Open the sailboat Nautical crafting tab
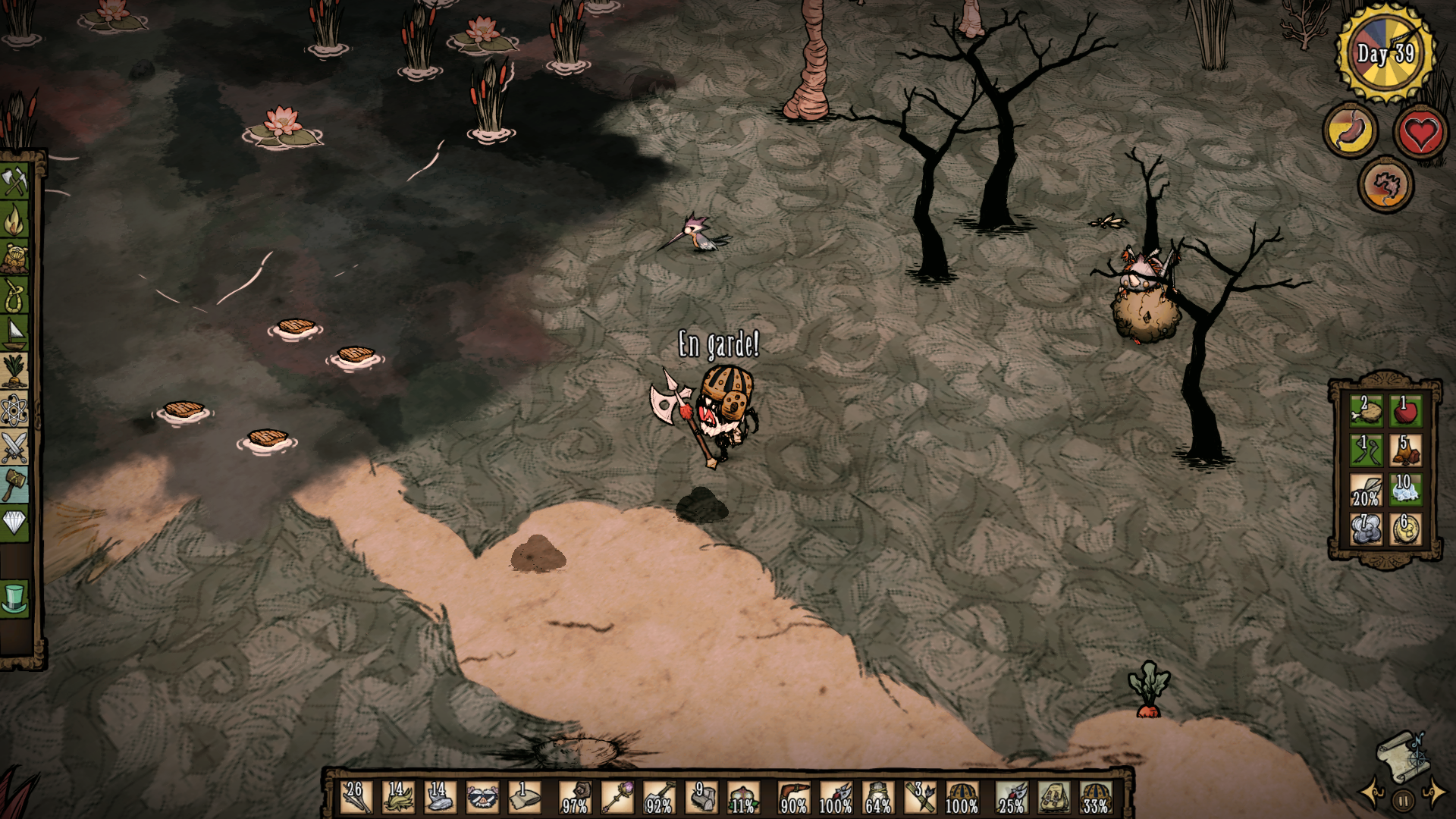1456x819 pixels. (14, 334)
